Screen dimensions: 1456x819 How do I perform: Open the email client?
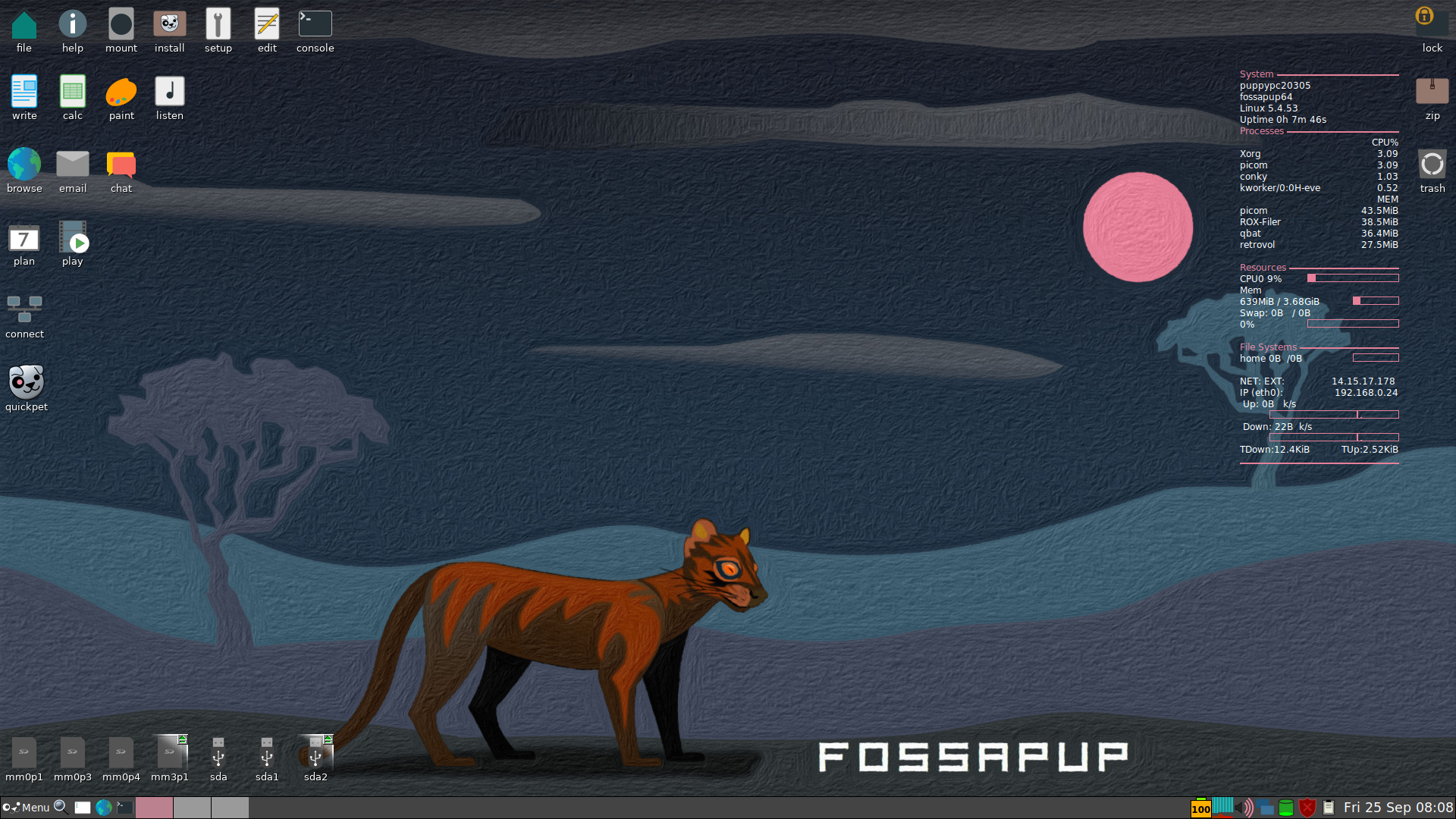click(72, 162)
